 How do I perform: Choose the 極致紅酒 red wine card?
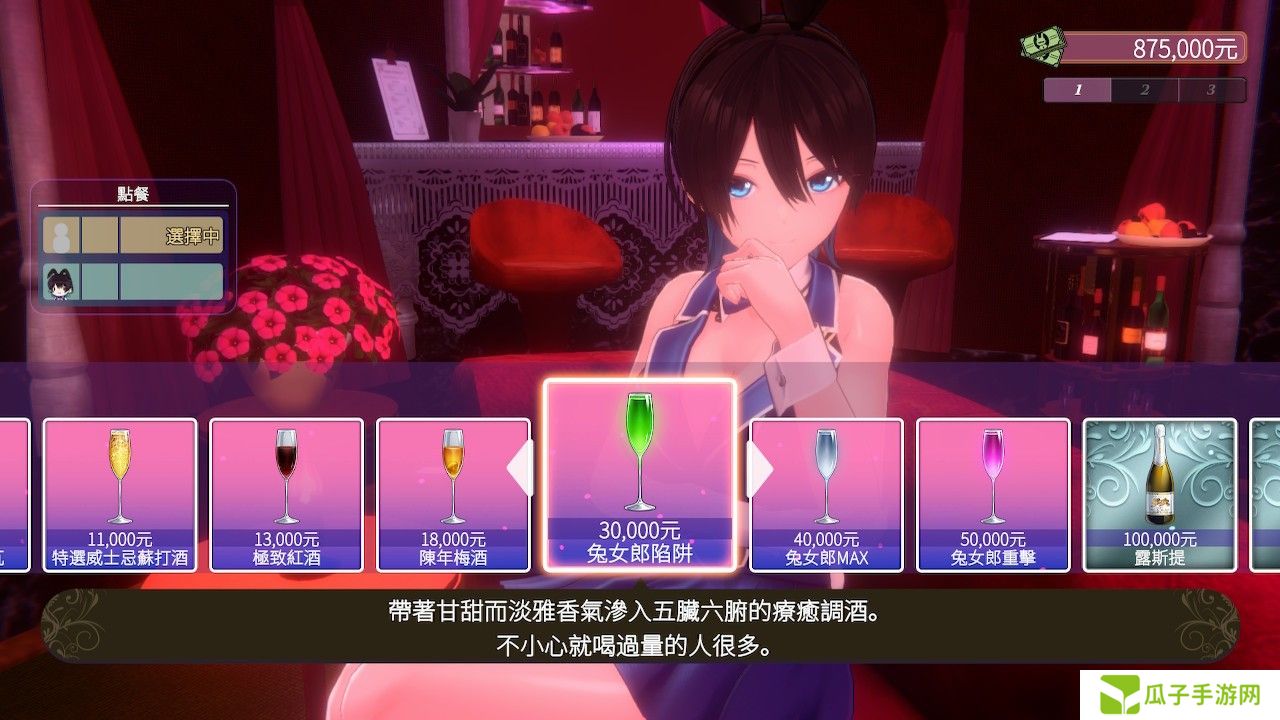point(286,495)
